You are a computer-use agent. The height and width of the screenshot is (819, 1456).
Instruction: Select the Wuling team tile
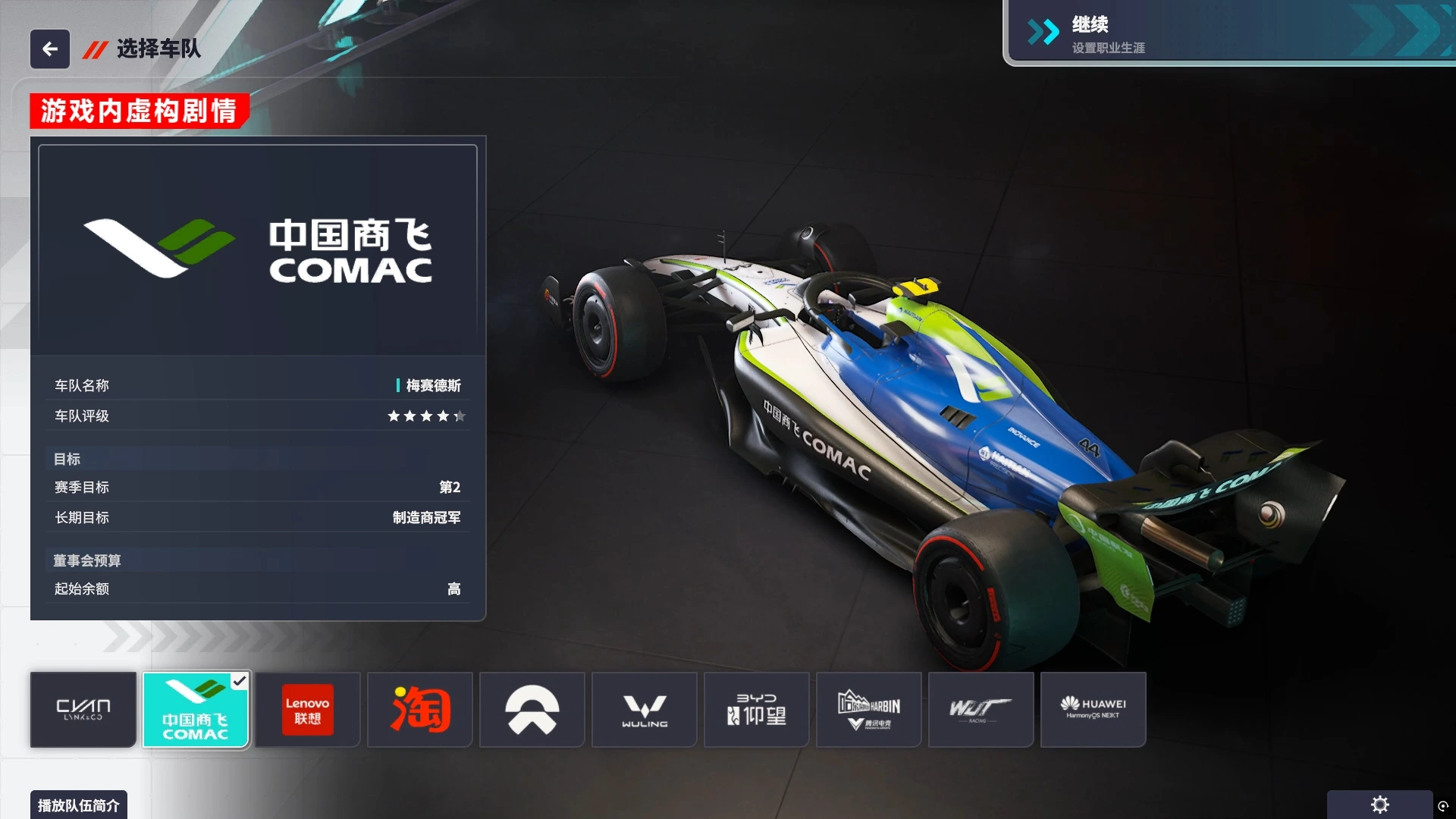(645, 710)
